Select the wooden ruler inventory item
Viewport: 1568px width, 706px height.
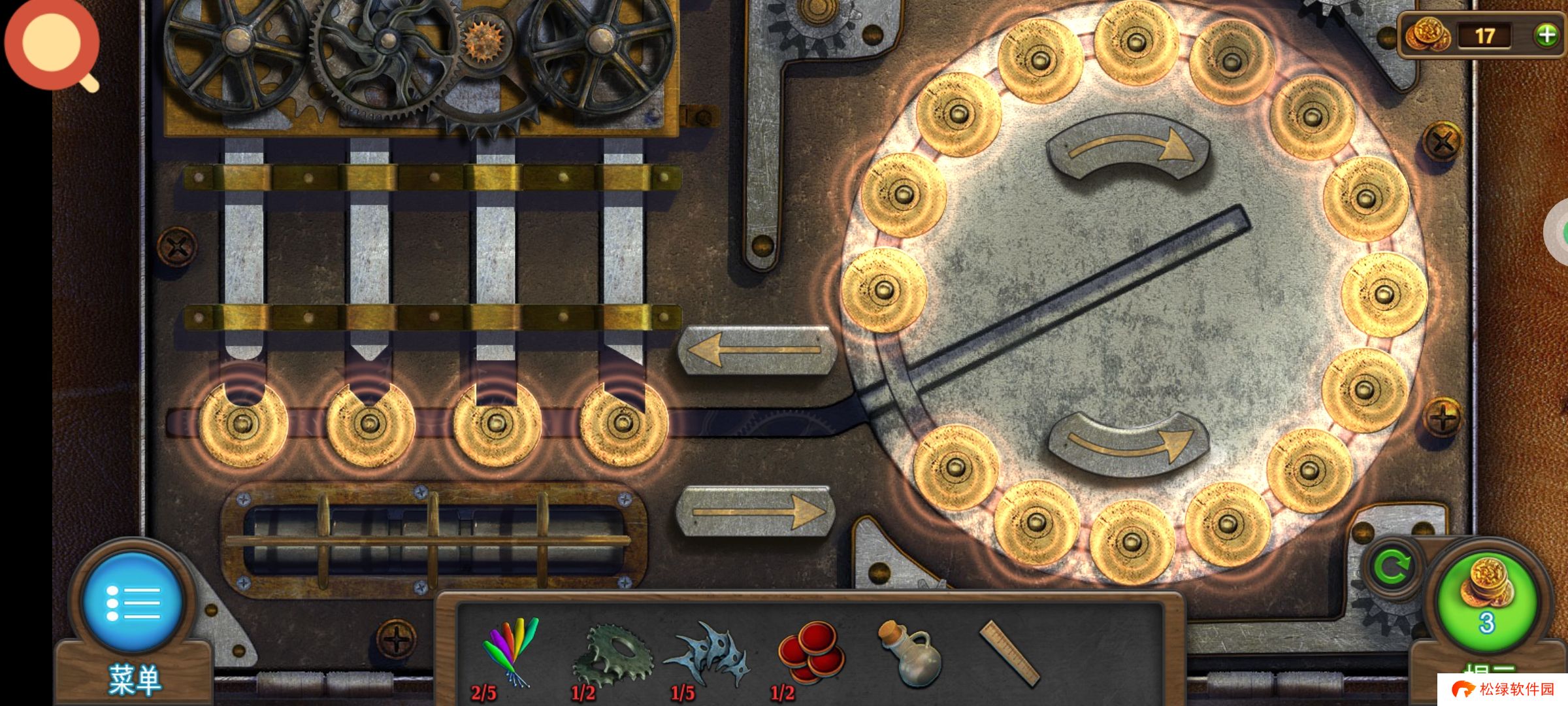coord(1009,653)
